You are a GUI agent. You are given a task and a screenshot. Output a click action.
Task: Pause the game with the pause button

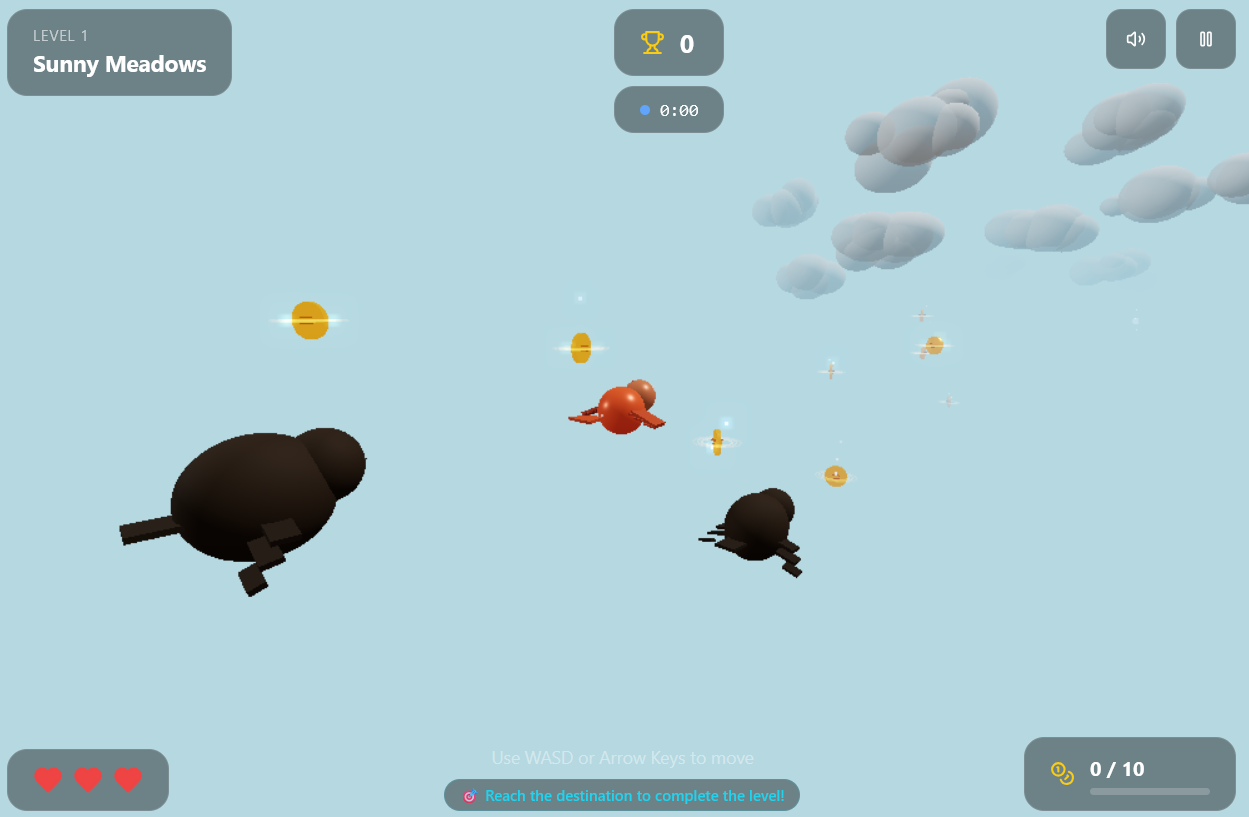point(1205,39)
